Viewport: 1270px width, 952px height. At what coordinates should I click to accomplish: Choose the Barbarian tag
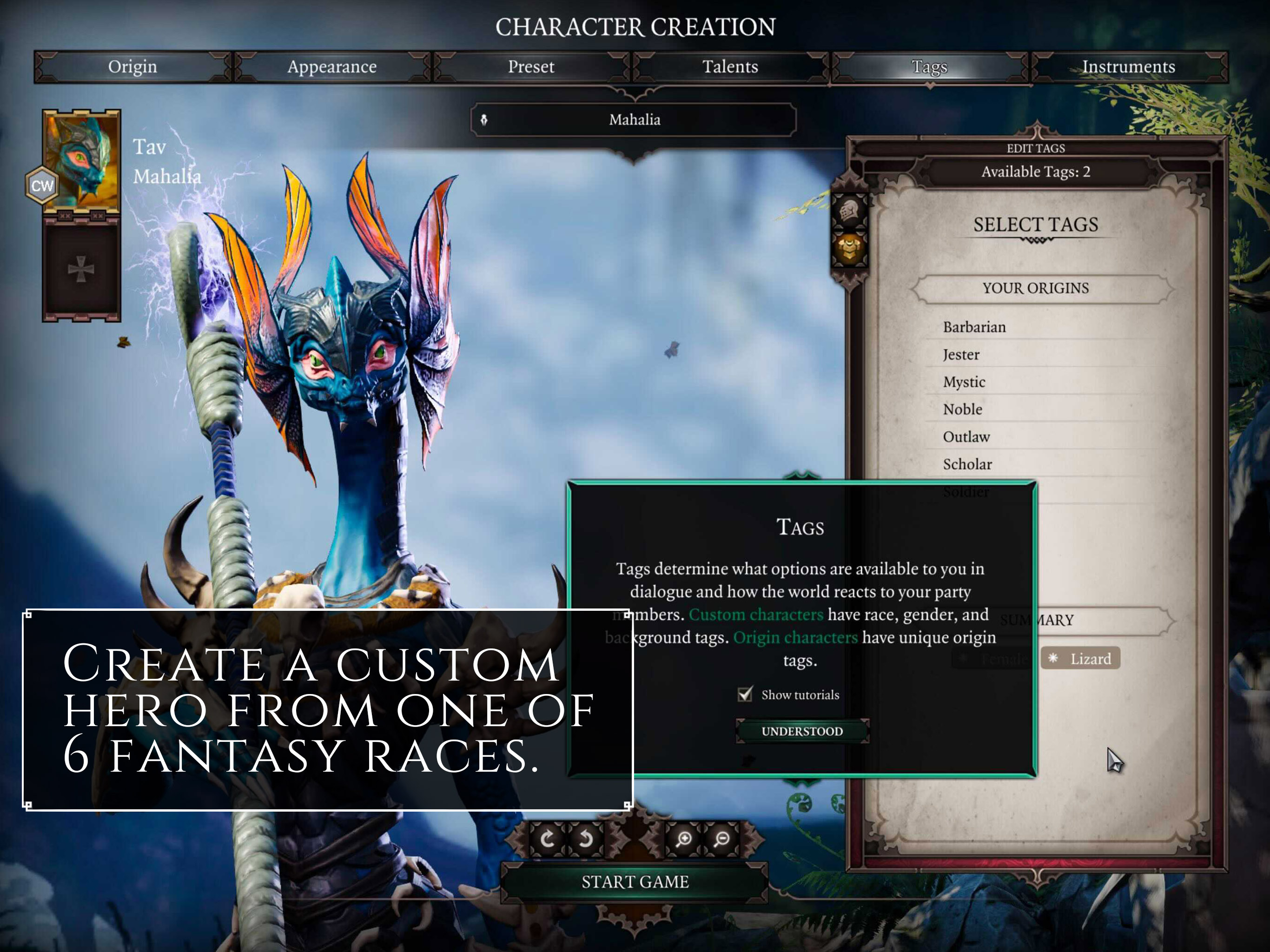pyautogui.click(x=974, y=327)
